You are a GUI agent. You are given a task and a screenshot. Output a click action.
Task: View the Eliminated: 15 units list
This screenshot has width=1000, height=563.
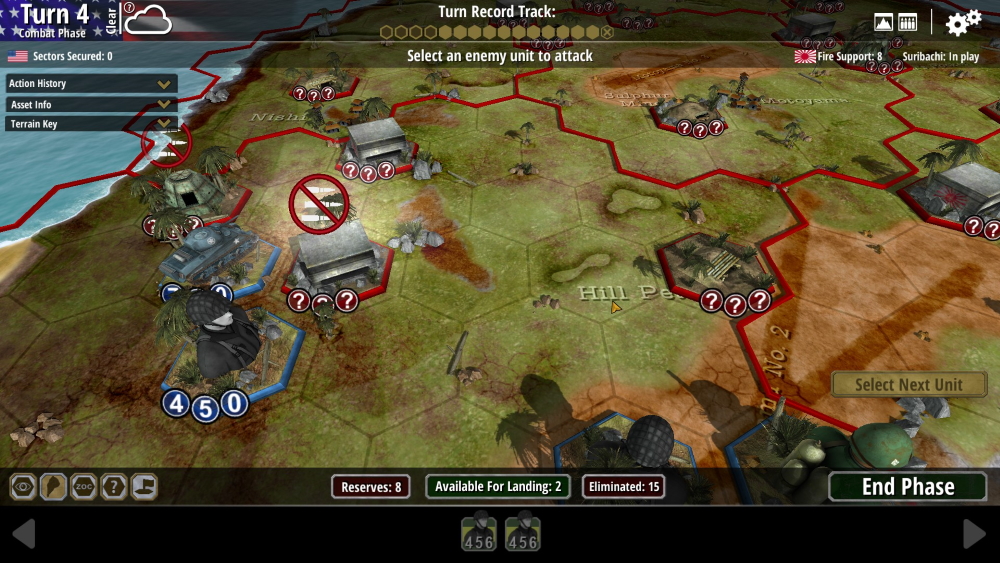coord(624,487)
